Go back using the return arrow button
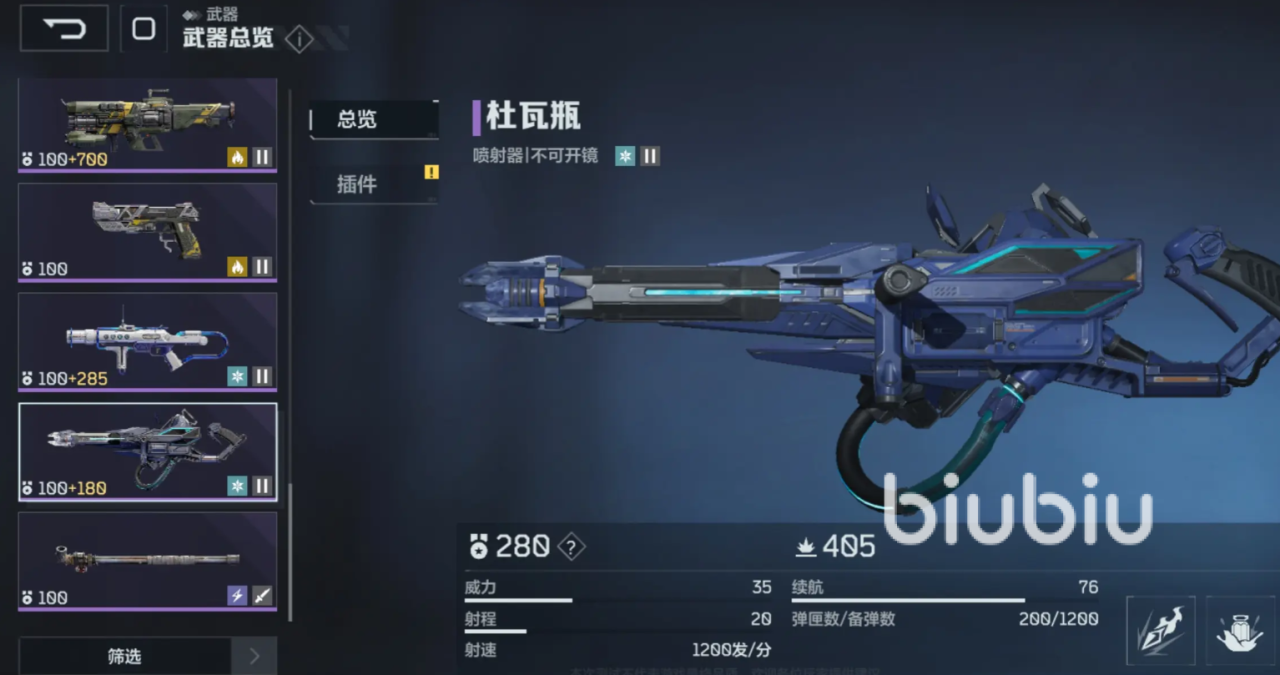The image size is (1280, 675). [x=64, y=28]
